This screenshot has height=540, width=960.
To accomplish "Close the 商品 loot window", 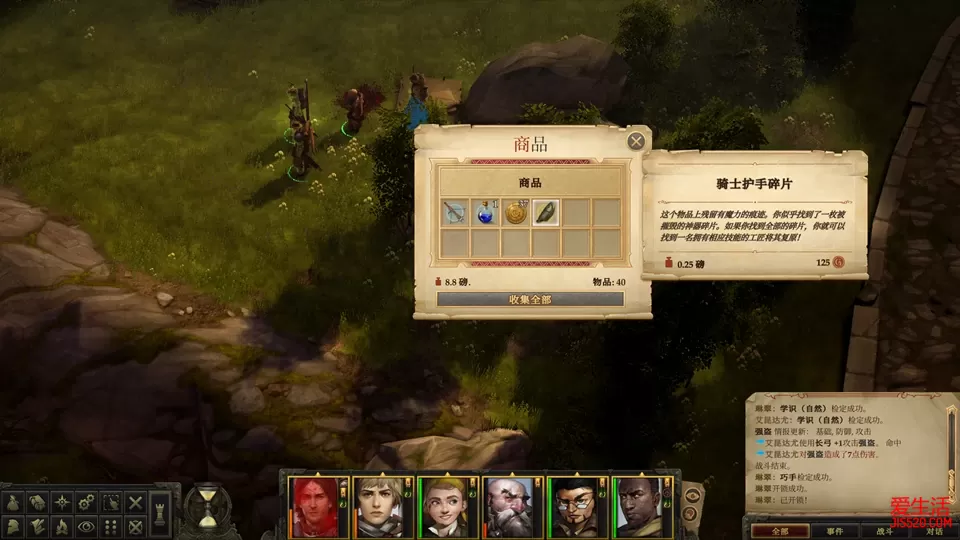I will pos(636,141).
